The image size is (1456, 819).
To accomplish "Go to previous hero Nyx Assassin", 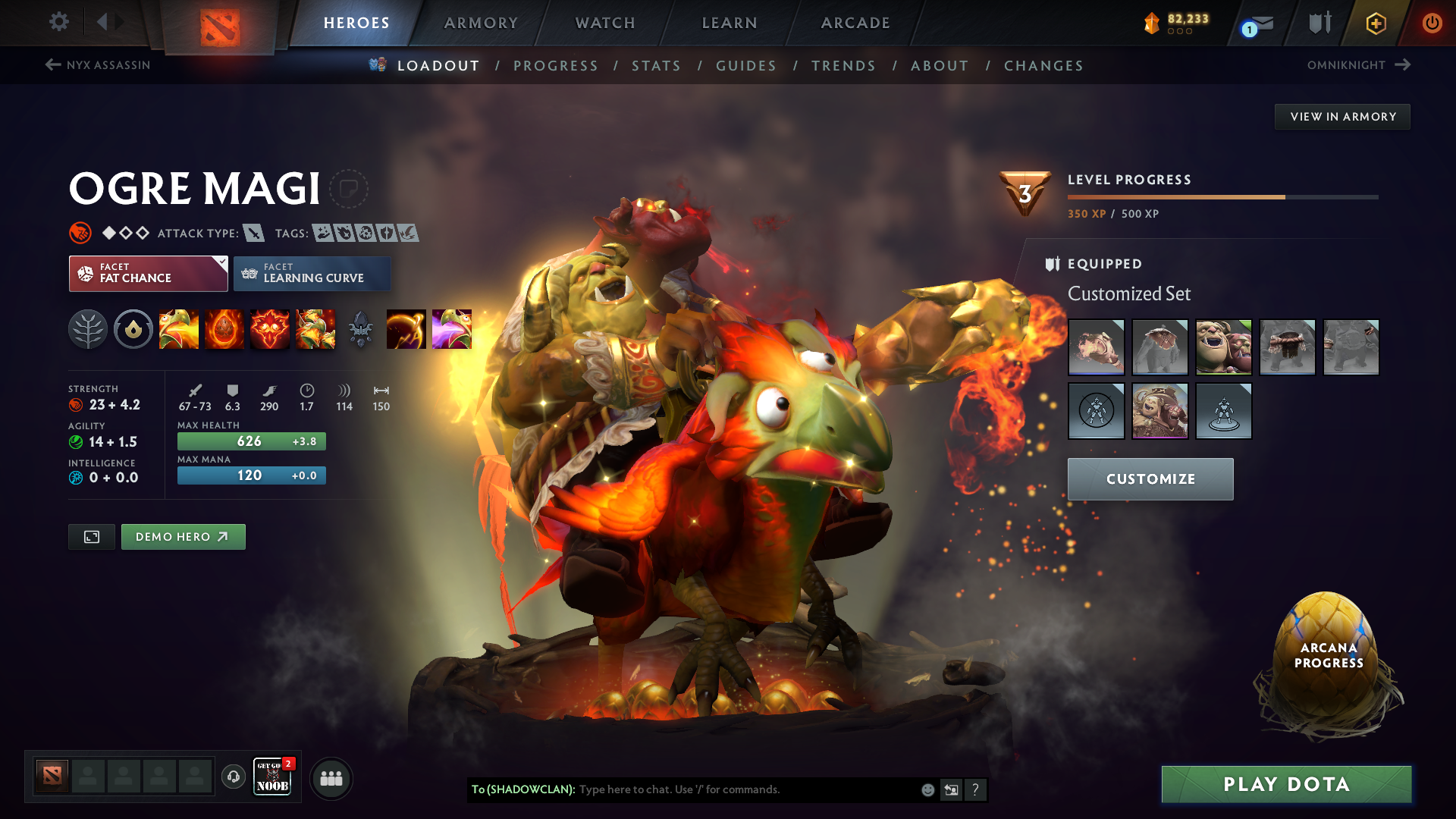I will tap(99, 65).
